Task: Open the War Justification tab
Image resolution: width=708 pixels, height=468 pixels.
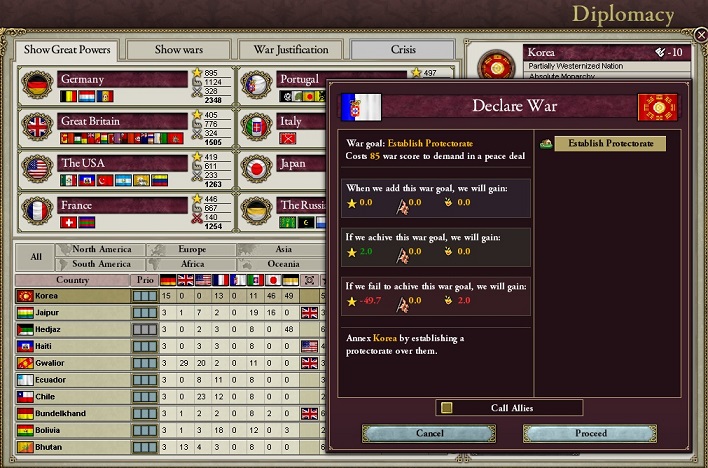Action: (x=290, y=49)
